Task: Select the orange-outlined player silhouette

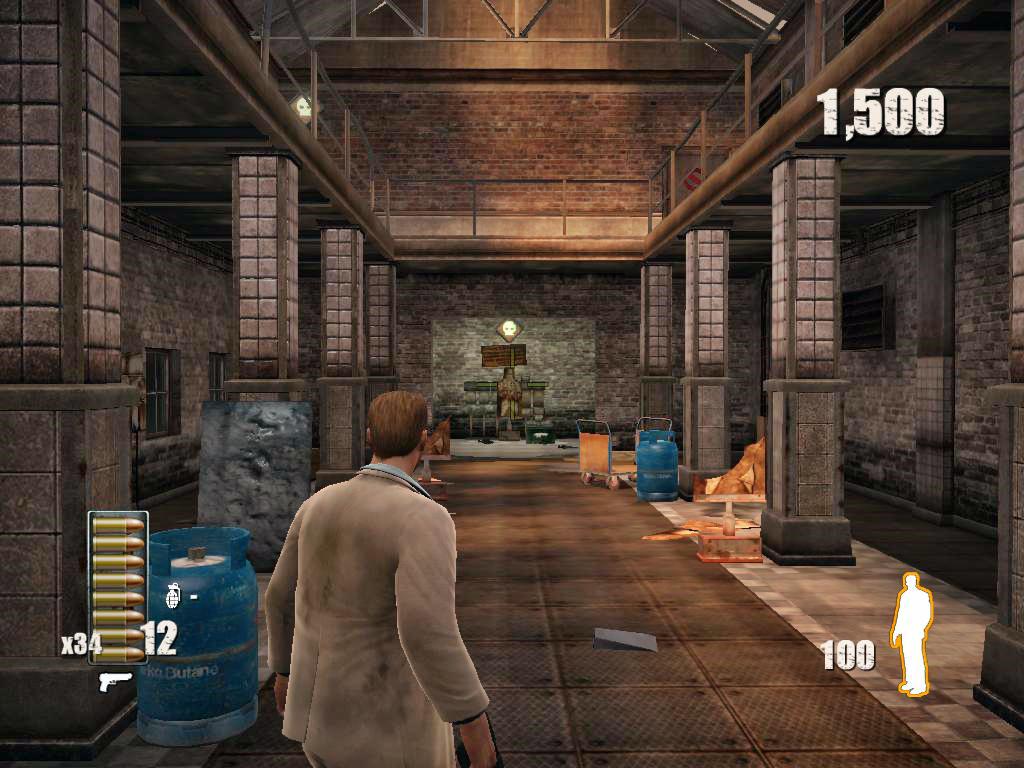Action: click(x=910, y=633)
